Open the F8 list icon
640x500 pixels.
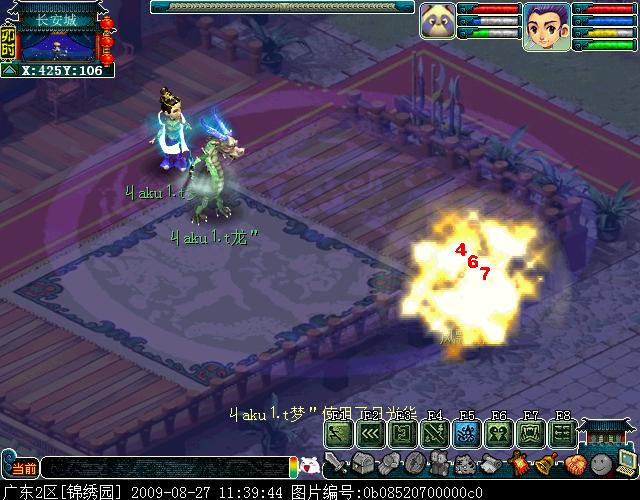(x=562, y=433)
